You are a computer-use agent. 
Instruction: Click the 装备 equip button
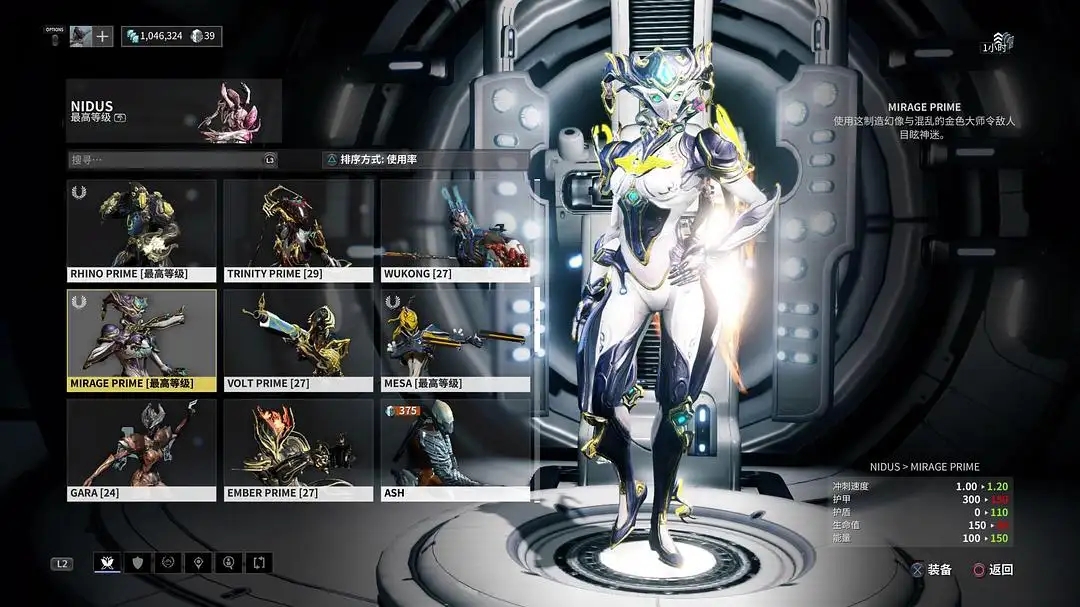click(x=931, y=570)
